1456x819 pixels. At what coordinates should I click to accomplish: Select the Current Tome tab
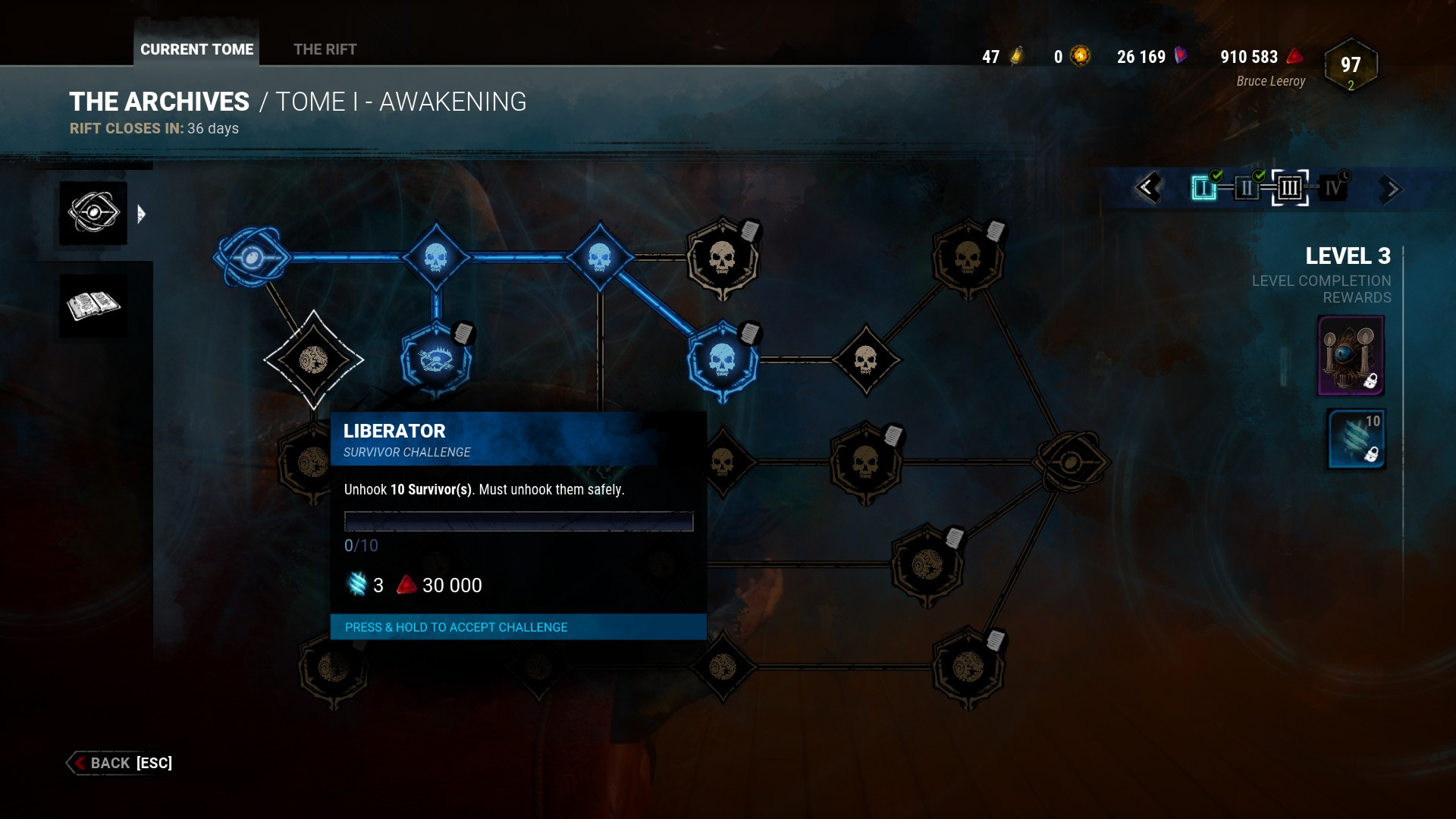pos(196,49)
